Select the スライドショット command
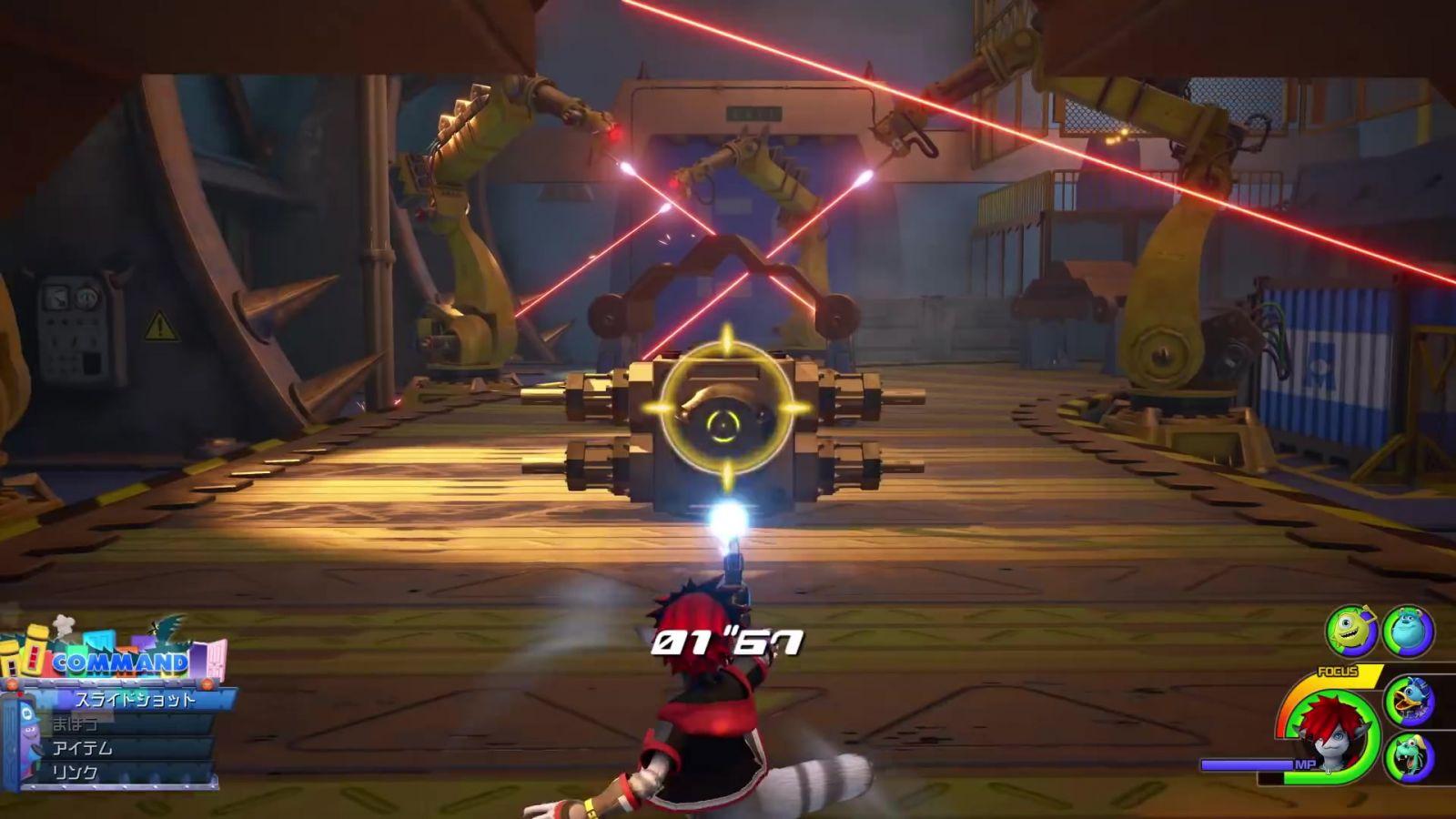Viewport: 1456px width, 819px height. point(135,700)
